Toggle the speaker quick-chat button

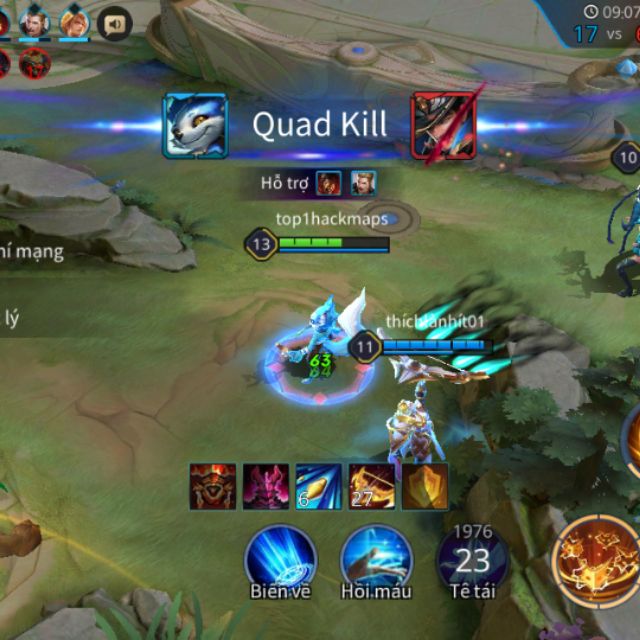pyautogui.click(x=114, y=22)
